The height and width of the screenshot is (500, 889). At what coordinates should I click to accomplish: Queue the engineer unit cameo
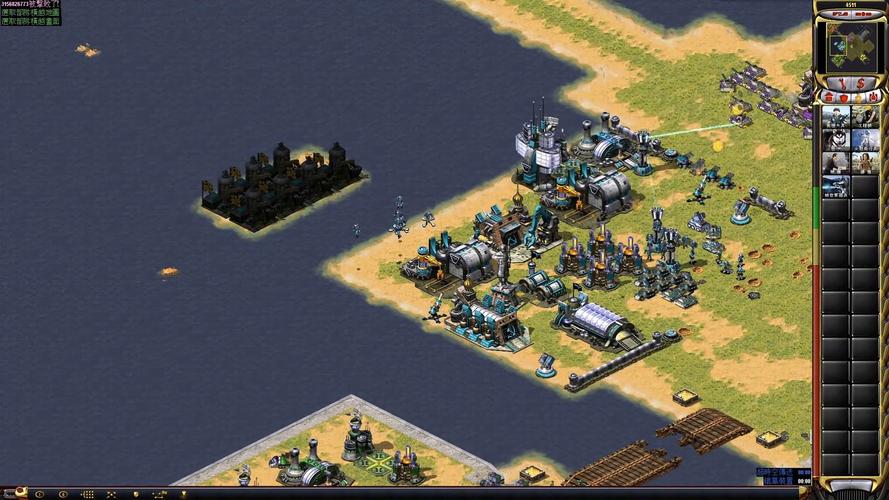865,117
